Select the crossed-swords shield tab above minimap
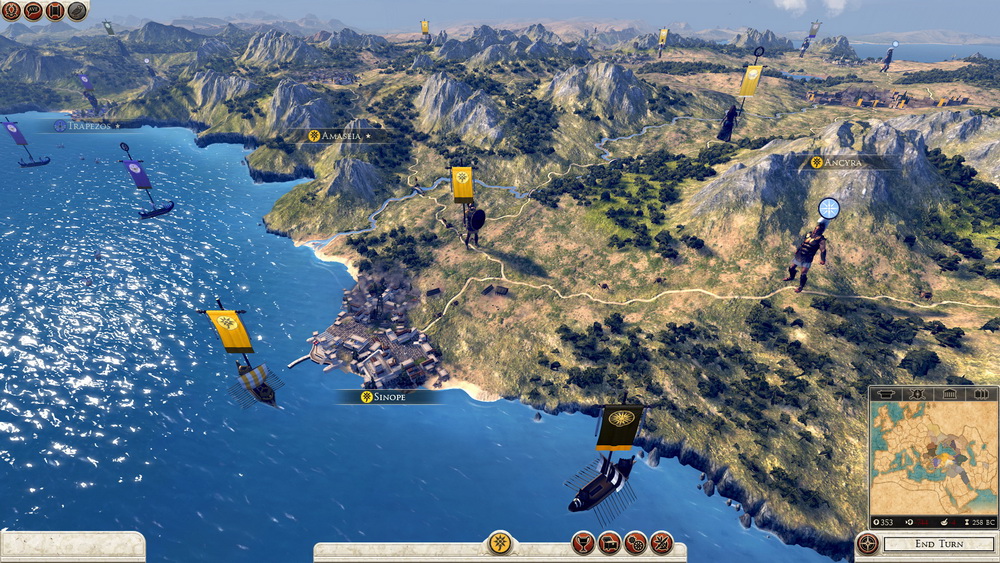This screenshot has height=563, width=1000. pyautogui.click(x=917, y=394)
